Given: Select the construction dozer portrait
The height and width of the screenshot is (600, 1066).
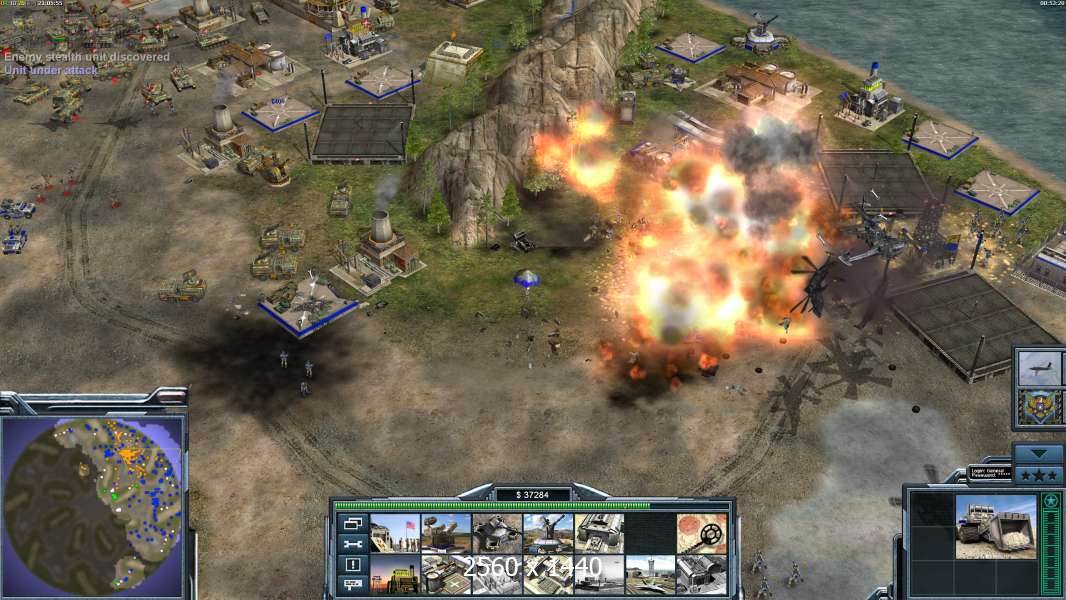Looking at the screenshot, I should point(996,527).
